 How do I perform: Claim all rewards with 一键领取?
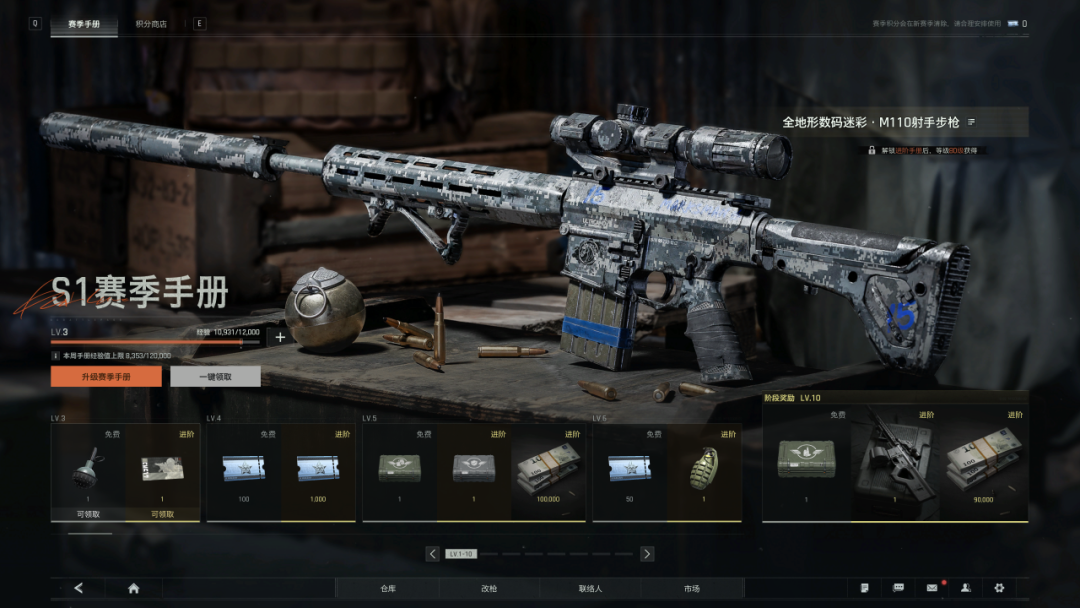click(215, 376)
